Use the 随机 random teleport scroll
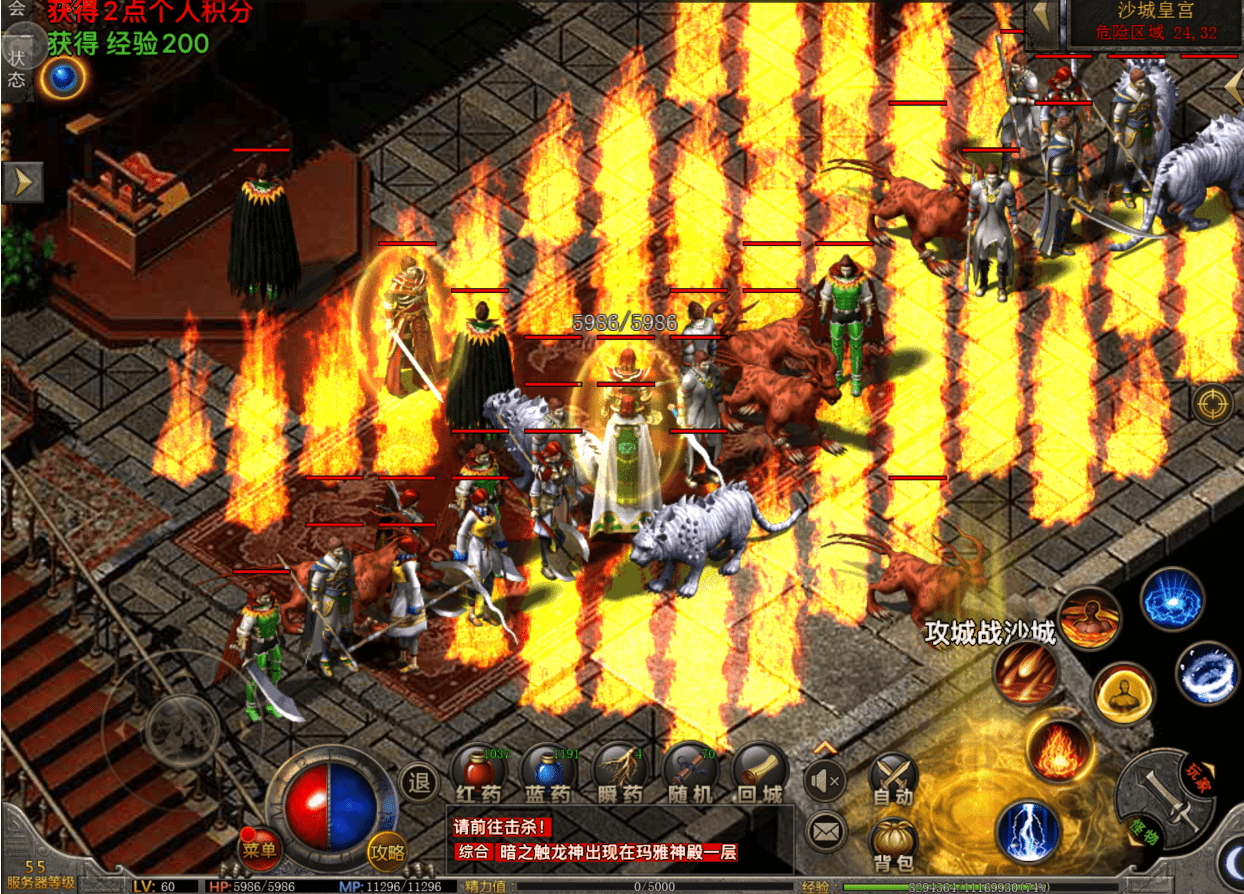 point(691,771)
